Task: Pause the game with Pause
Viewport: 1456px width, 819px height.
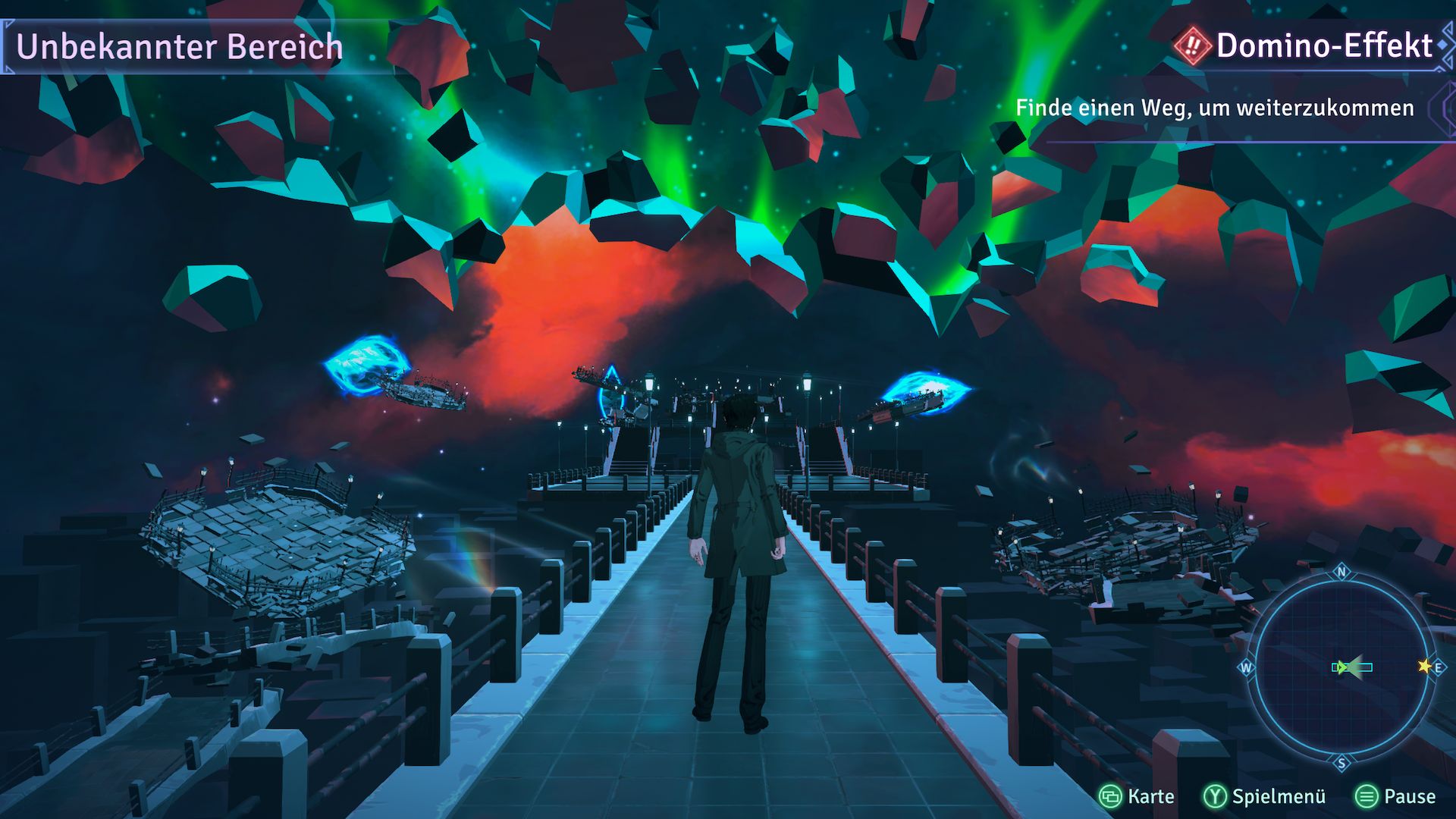Action: point(1395,796)
